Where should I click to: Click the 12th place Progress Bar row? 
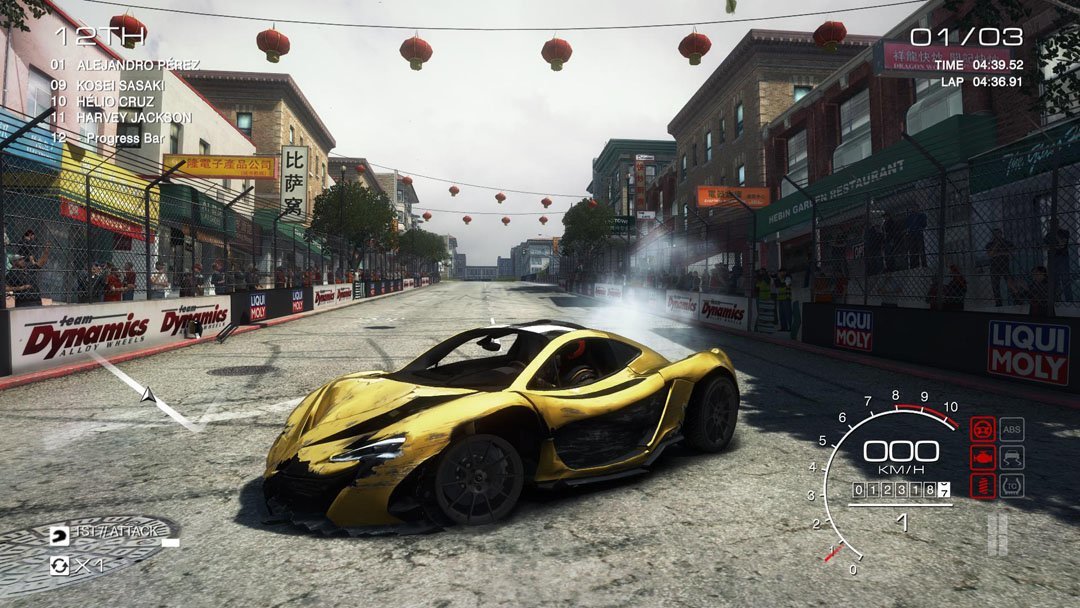tap(110, 136)
